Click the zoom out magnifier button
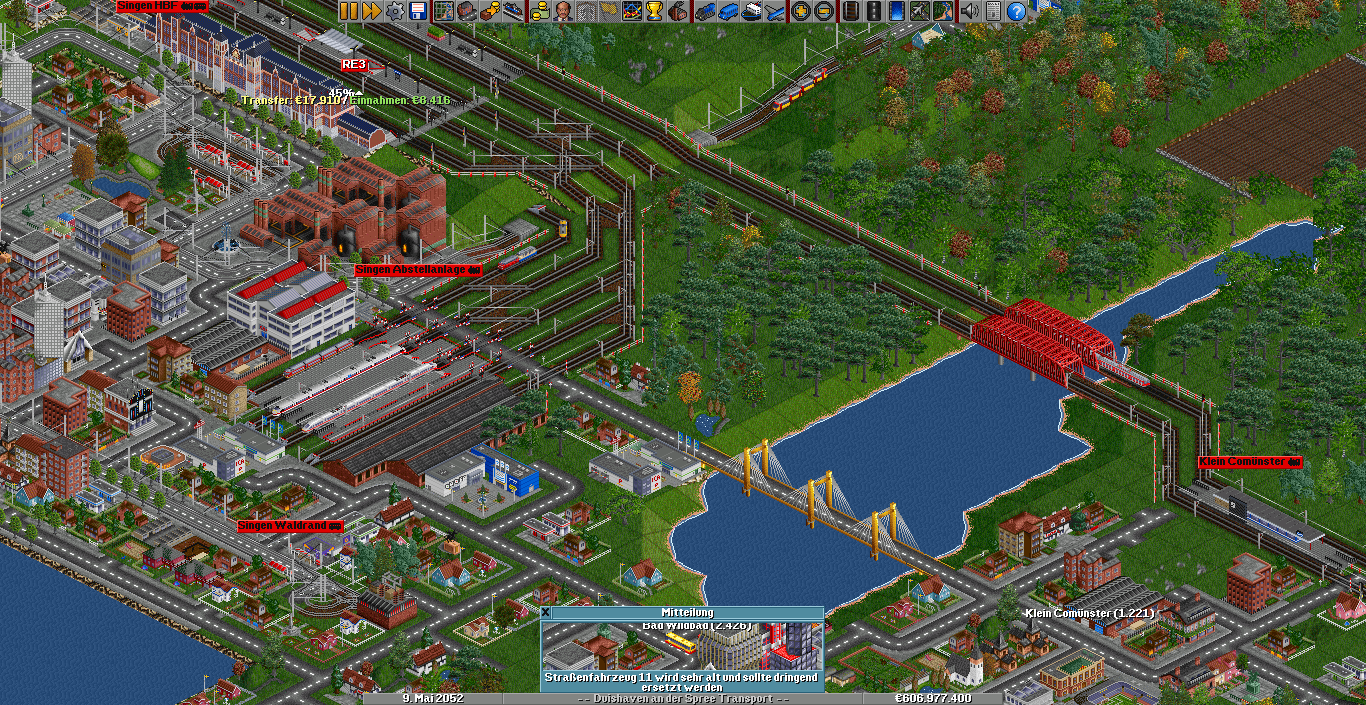The image size is (1366, 705). pos(823,11)
